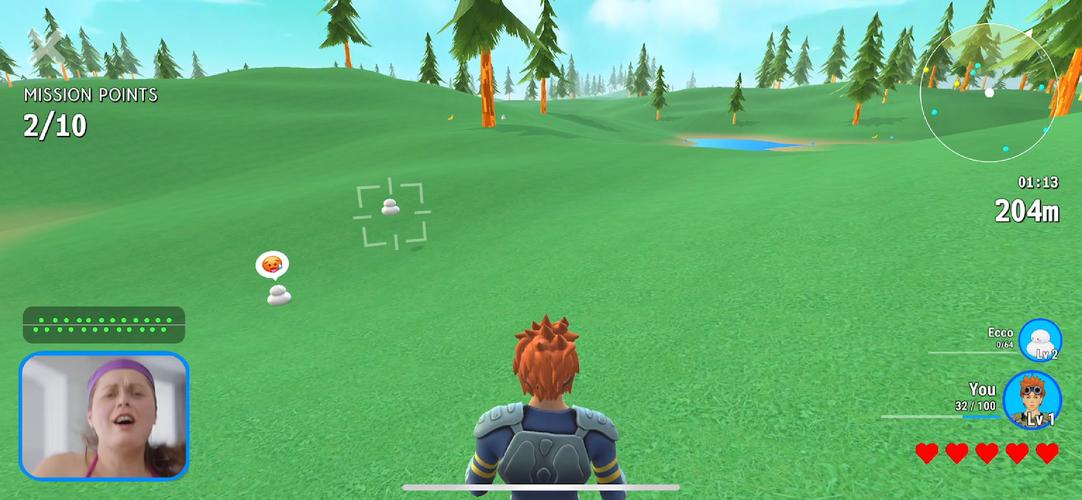Tap the emoji speech bubble marker
Screen dimensions: 1082x500
(x=271, y=265)
